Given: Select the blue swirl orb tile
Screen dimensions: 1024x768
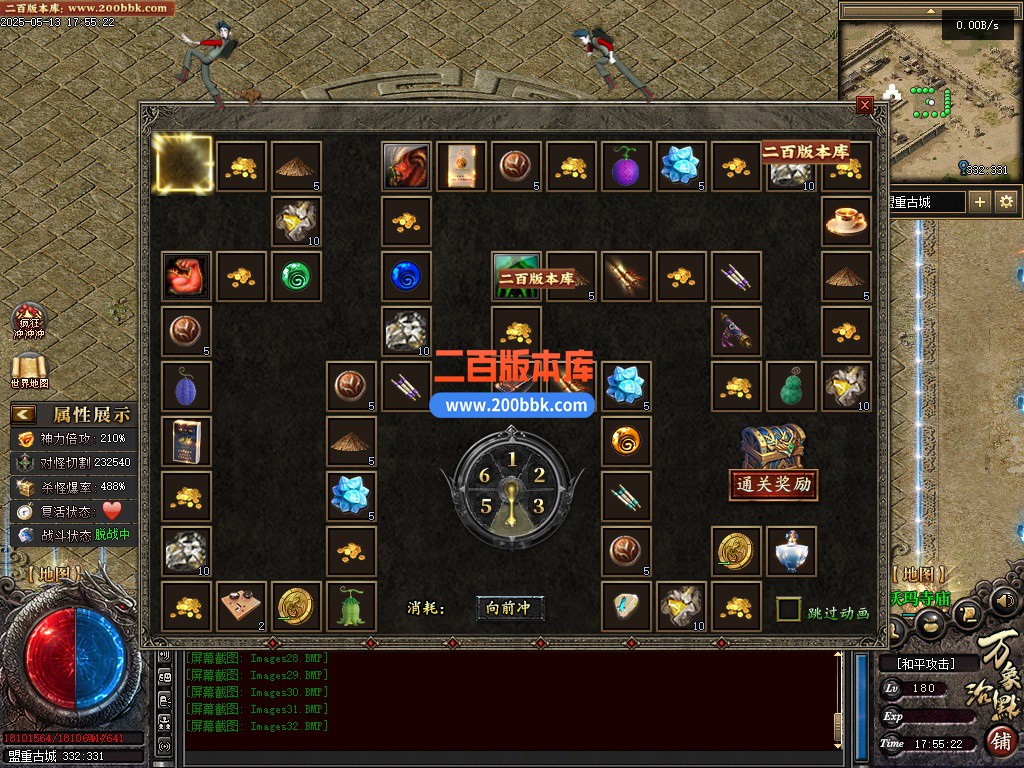Looking at the screenshot, I should tap(406, 276).
